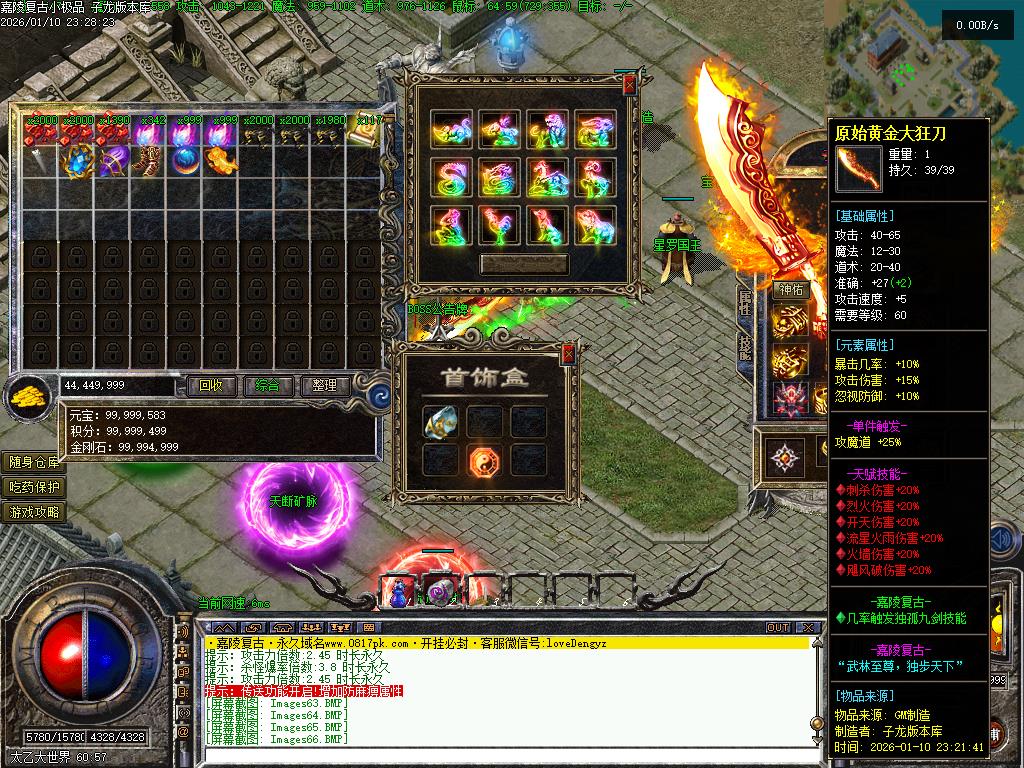1024x768 pixels.
Task: Open the 随身仓库 portable warehouse
Action: click(x=35, y=462)
